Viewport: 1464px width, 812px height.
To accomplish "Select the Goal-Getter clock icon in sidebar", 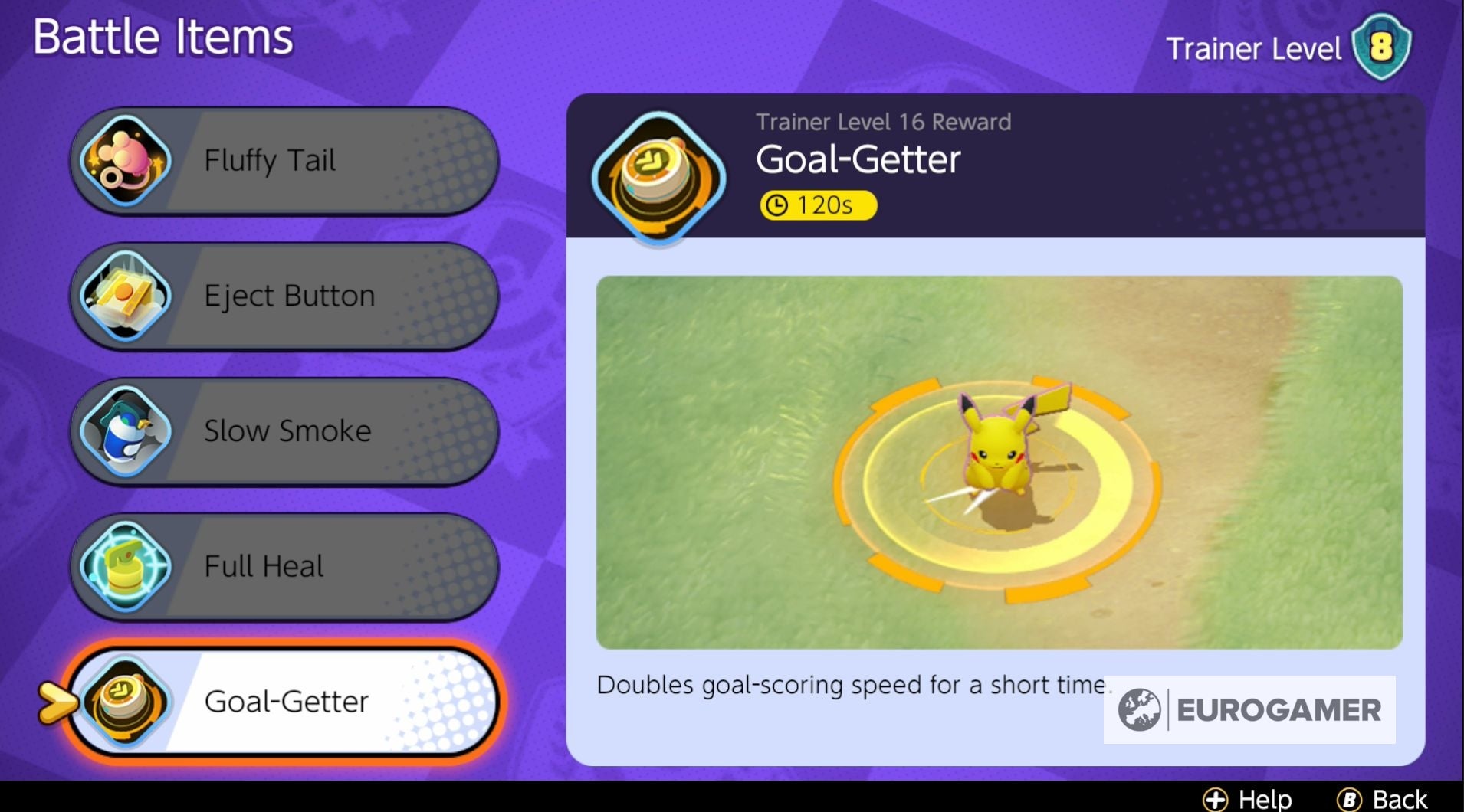I will point(125,701).
